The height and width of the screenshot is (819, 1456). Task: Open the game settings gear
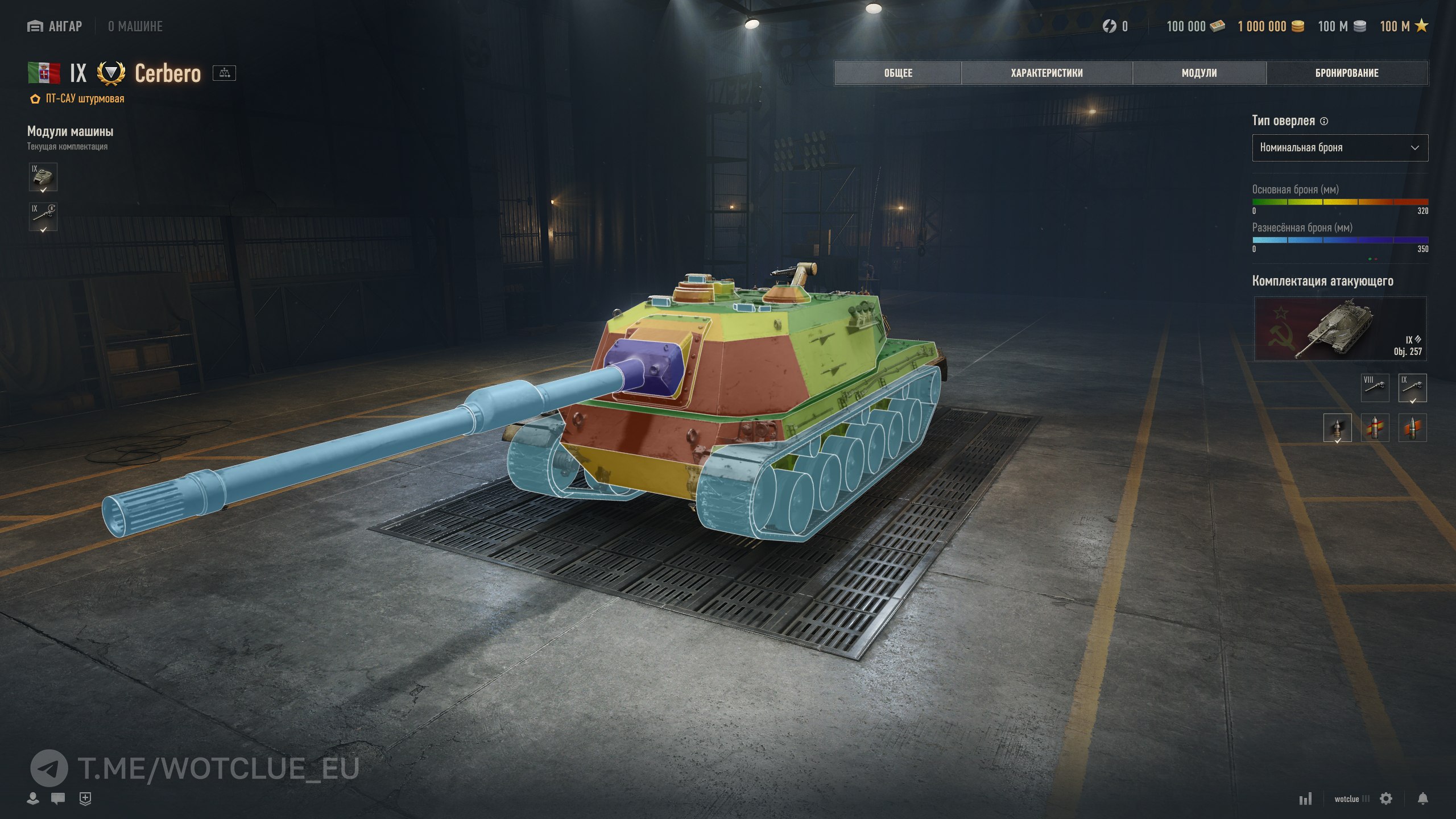click(1386, 799)
